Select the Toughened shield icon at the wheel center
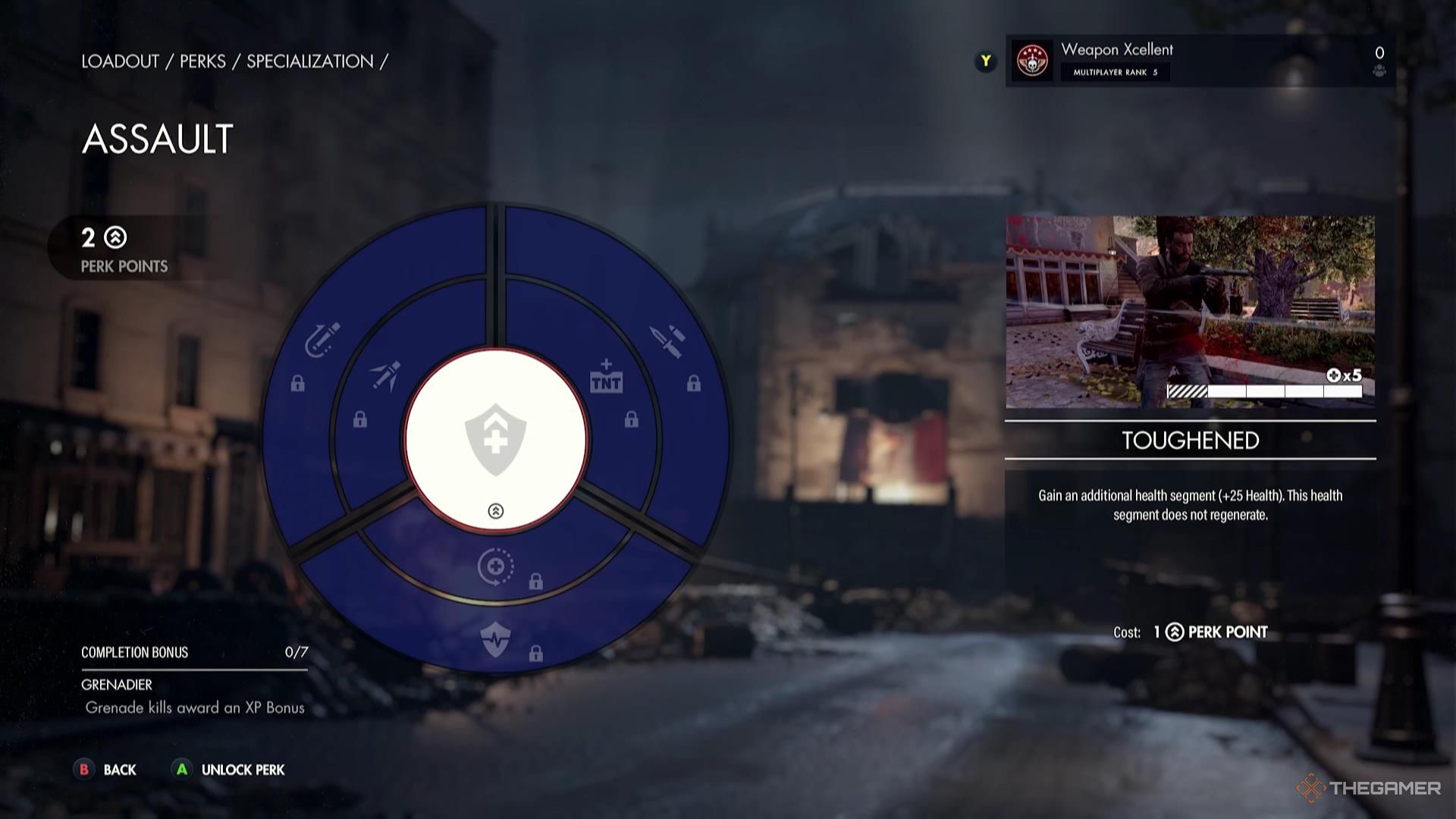 497,440
